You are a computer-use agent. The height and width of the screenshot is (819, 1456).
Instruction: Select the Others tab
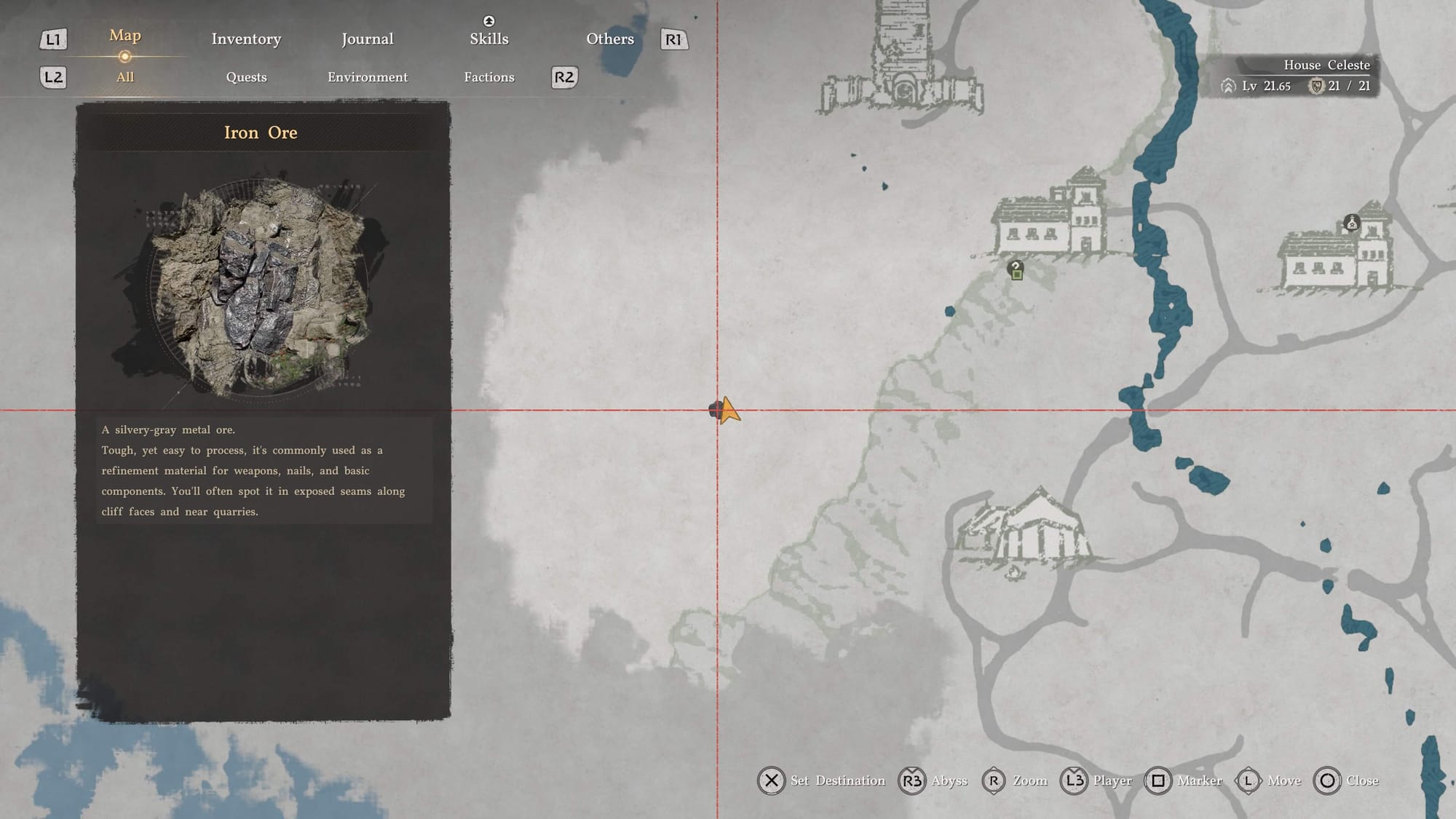(610, 39)
